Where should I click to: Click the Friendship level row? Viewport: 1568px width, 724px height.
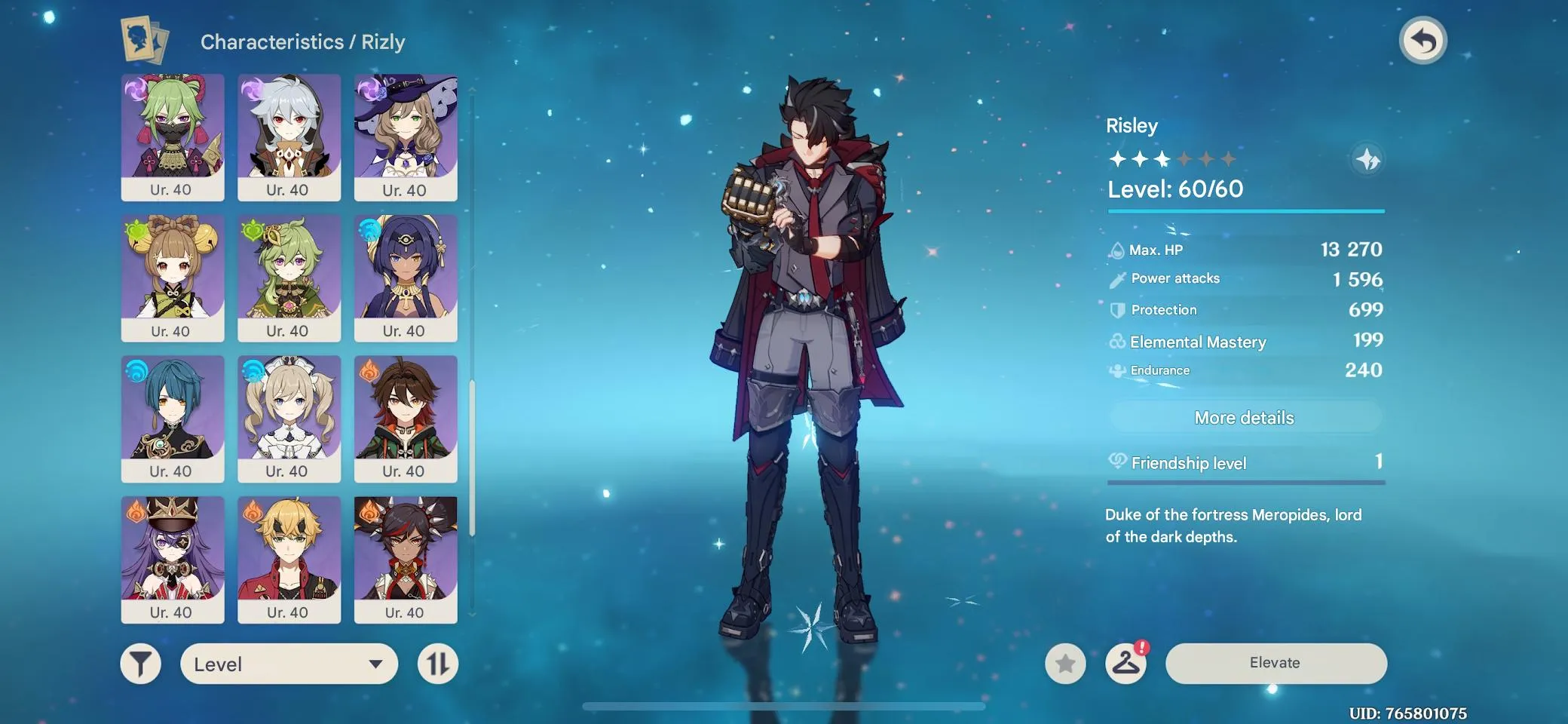click(1245, 463)
